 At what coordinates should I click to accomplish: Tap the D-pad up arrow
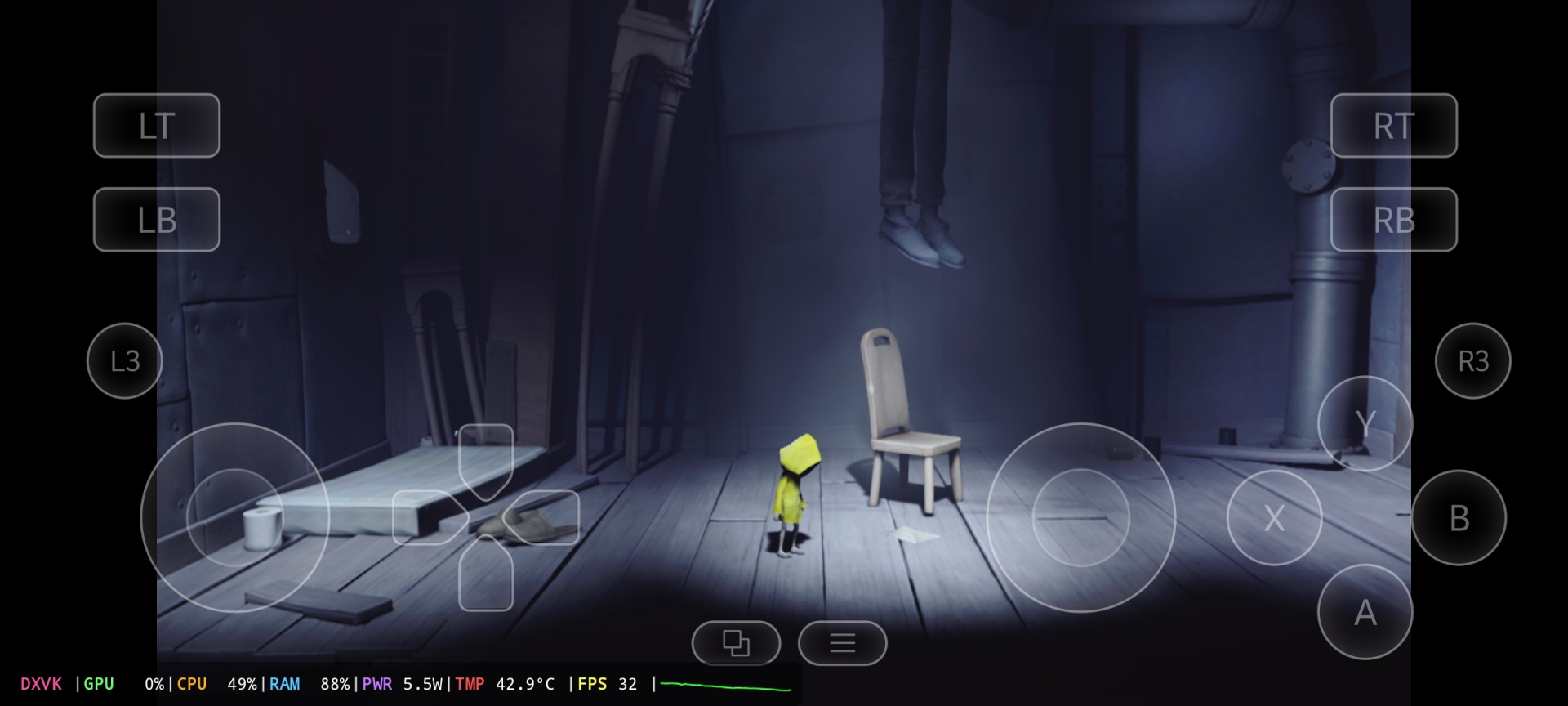[486, 458]
